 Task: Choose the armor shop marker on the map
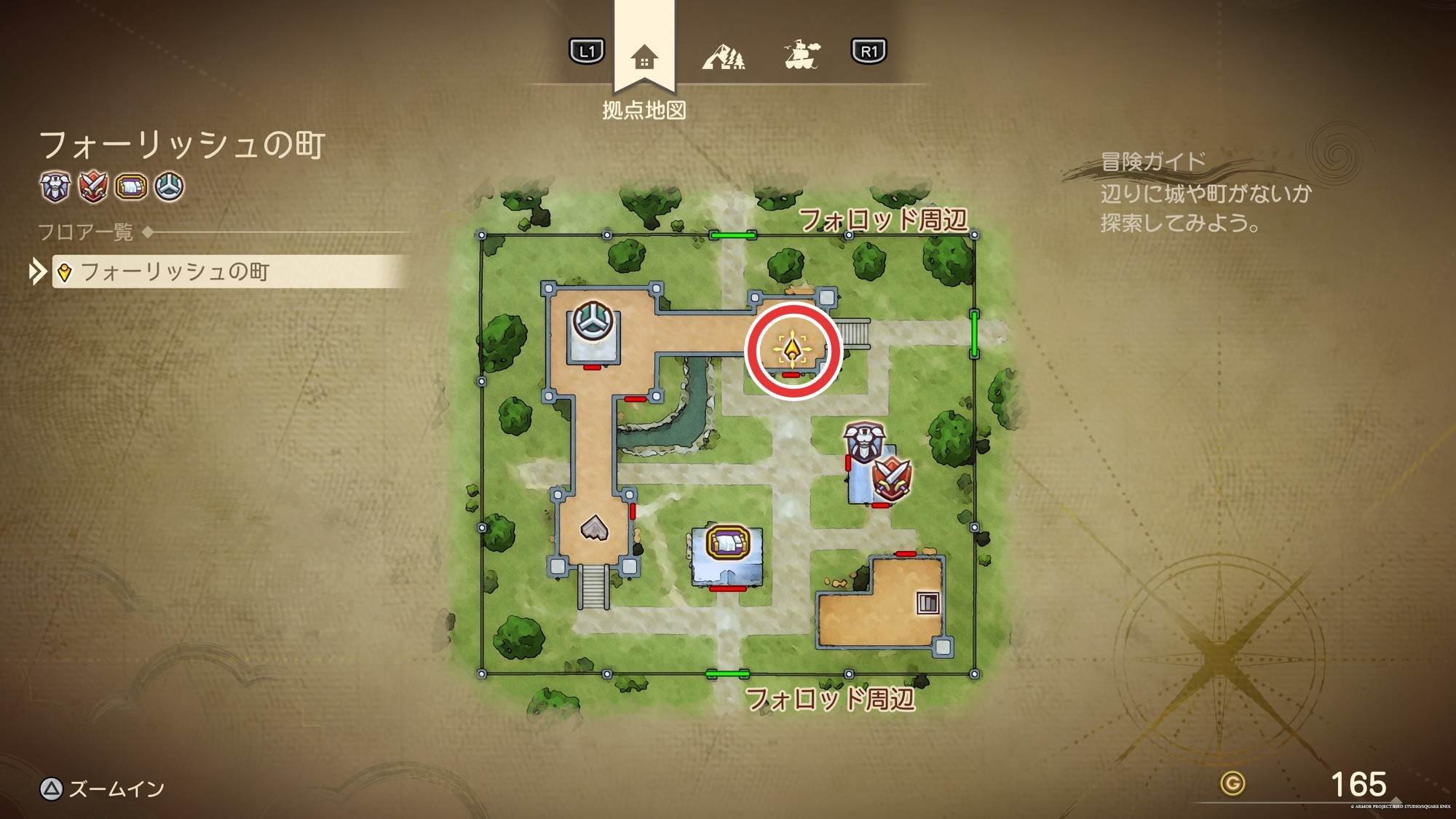pos(864,442)
